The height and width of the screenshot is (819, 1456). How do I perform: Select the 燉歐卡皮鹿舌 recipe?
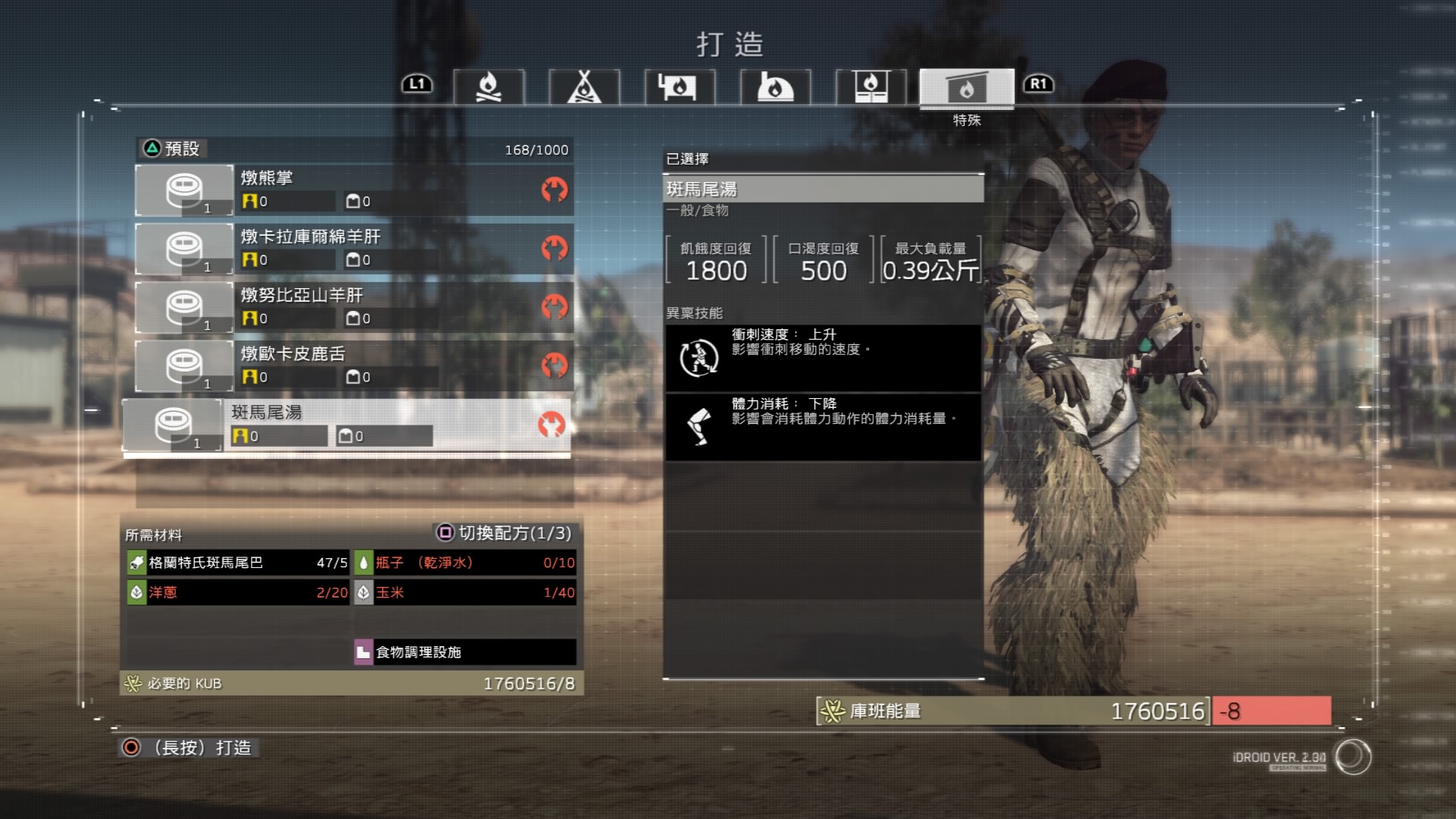click(354, 365)
